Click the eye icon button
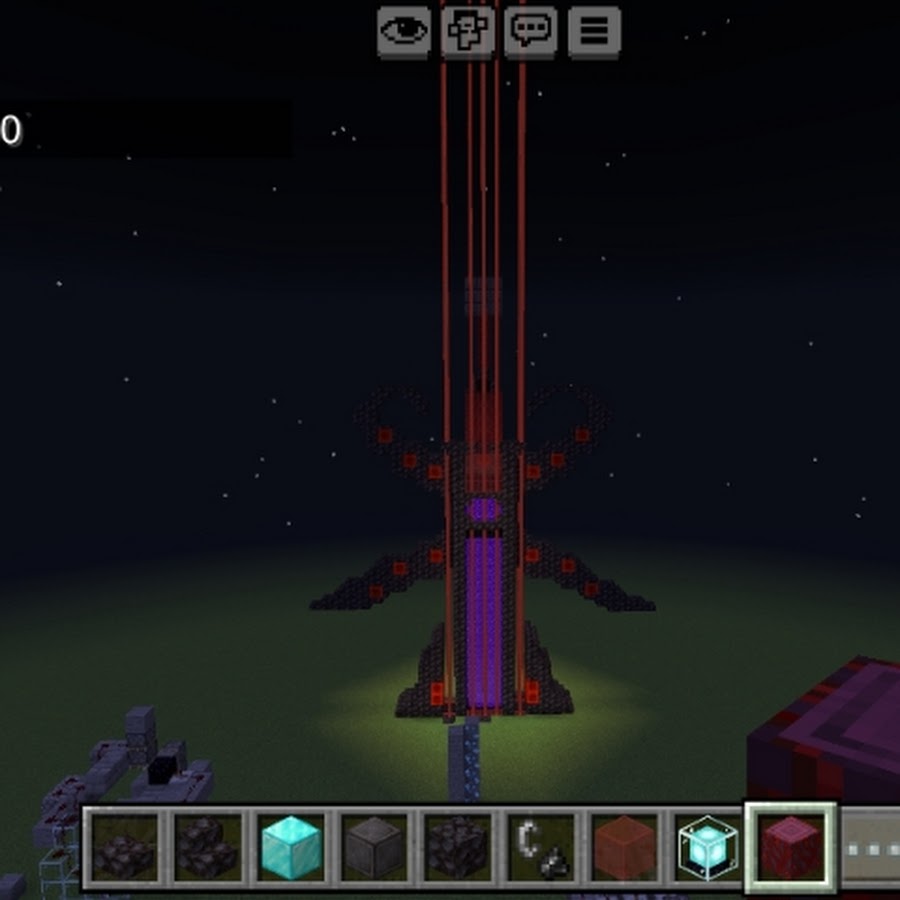This screenshot has height=900, width=900. tap(403, 30)
